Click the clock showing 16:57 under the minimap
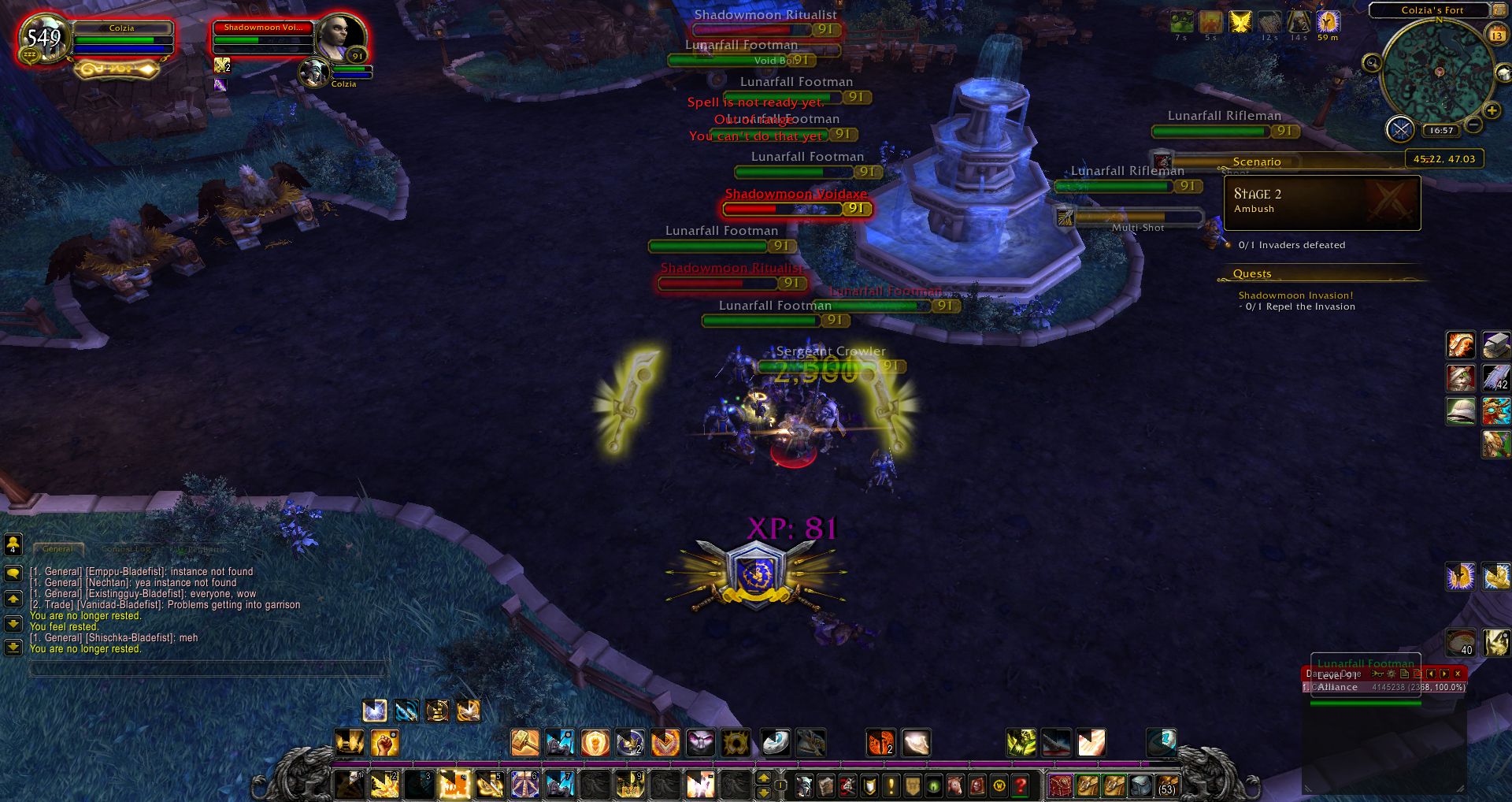Image resolution: width=1512 pixels, height=802 pixels. pyautogui.click(x=1442, y=130)
